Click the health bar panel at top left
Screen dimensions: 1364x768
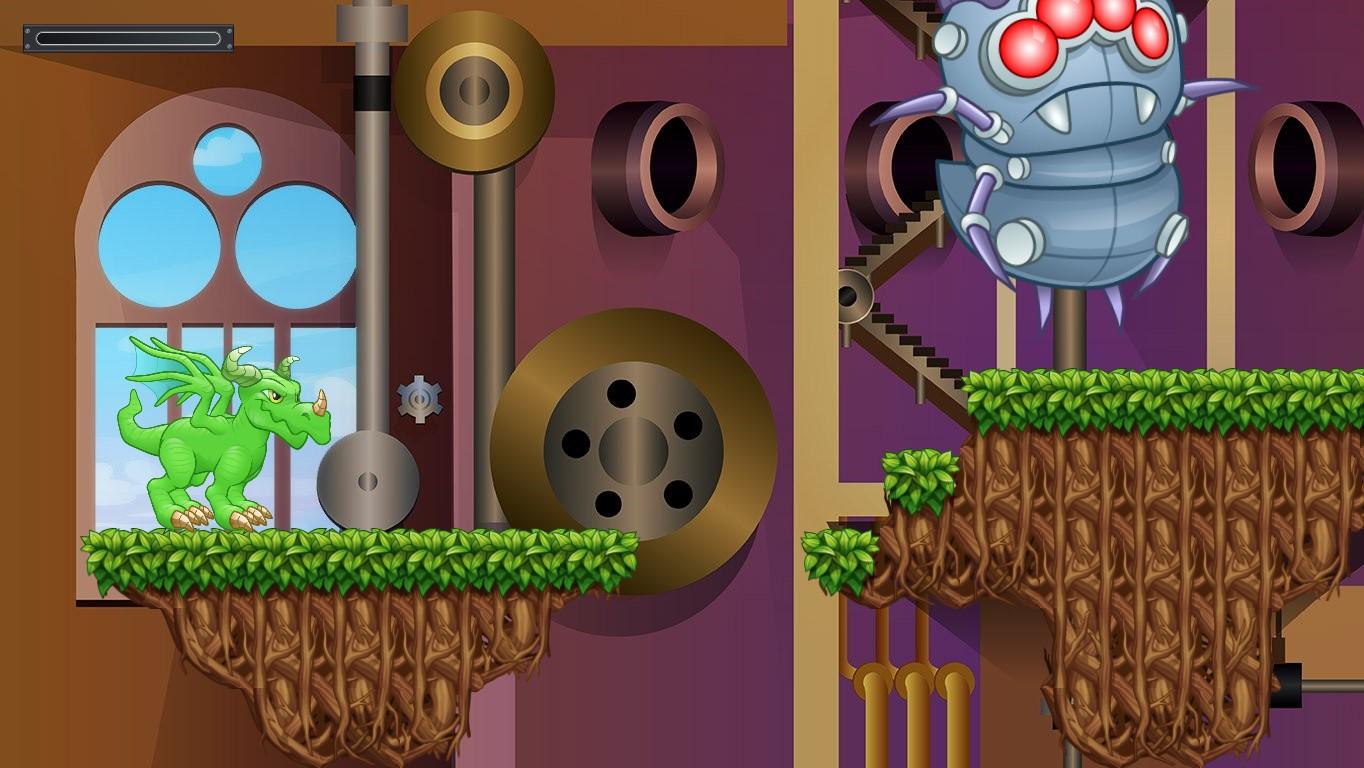tap(126, 38)
